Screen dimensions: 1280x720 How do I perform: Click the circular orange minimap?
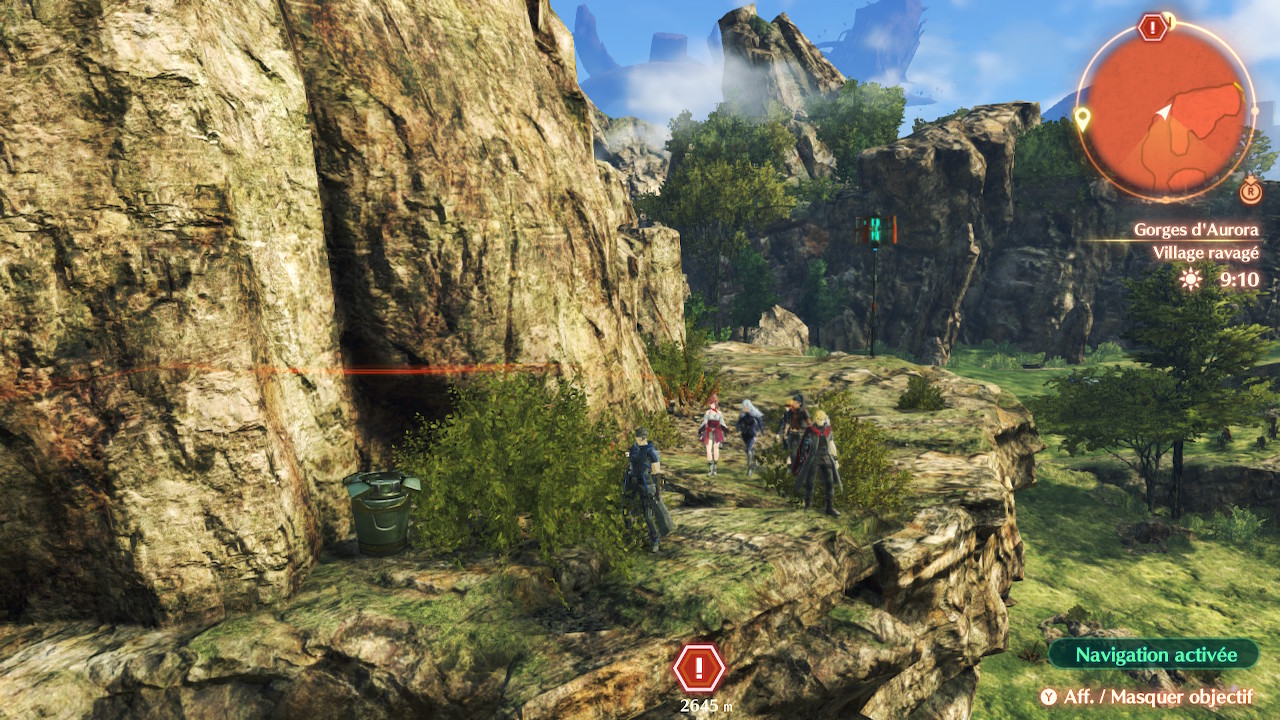[1167, 112]
